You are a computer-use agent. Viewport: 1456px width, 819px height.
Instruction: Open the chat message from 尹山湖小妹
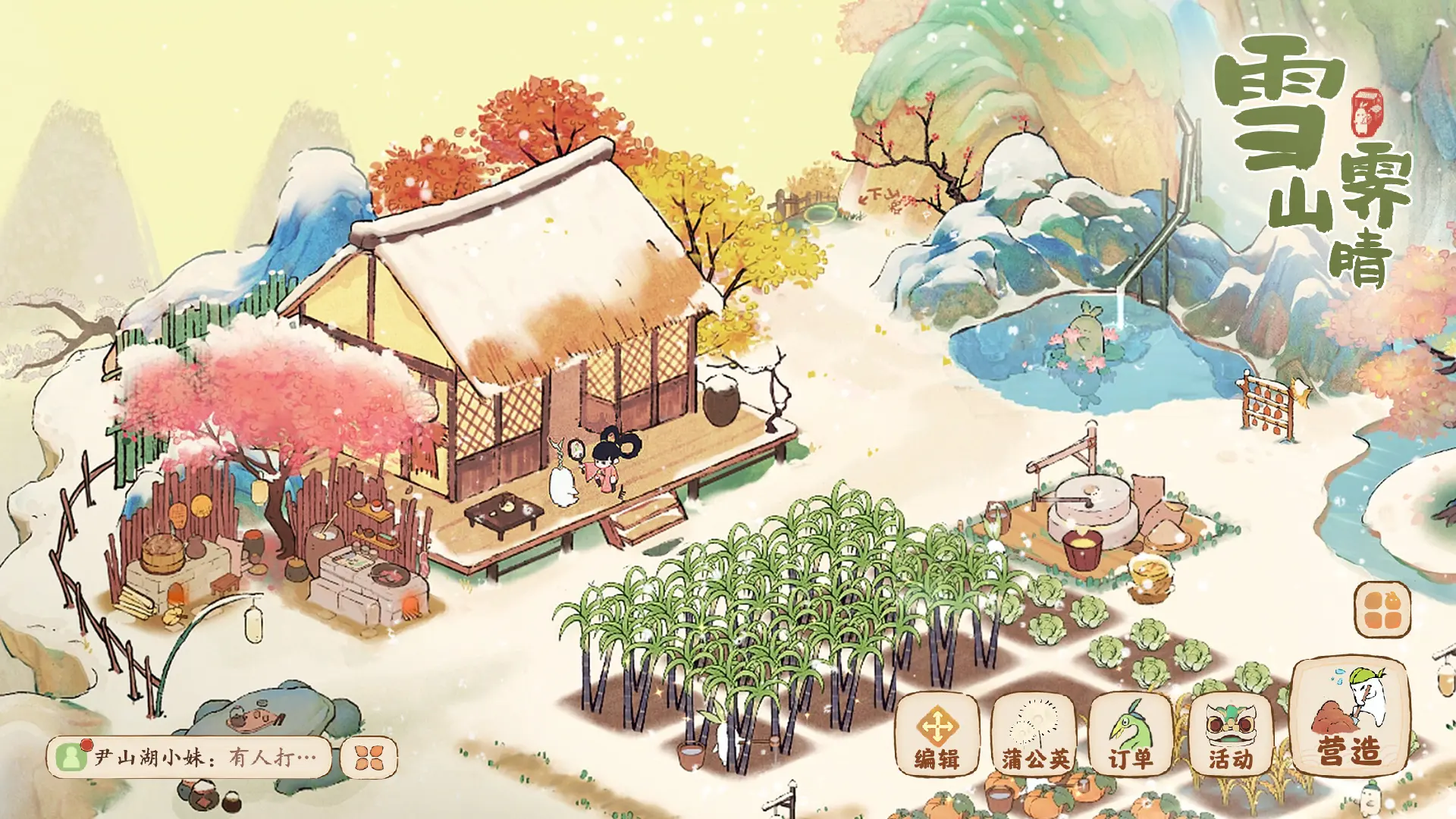pyautogui.click(x=190, y=757)
